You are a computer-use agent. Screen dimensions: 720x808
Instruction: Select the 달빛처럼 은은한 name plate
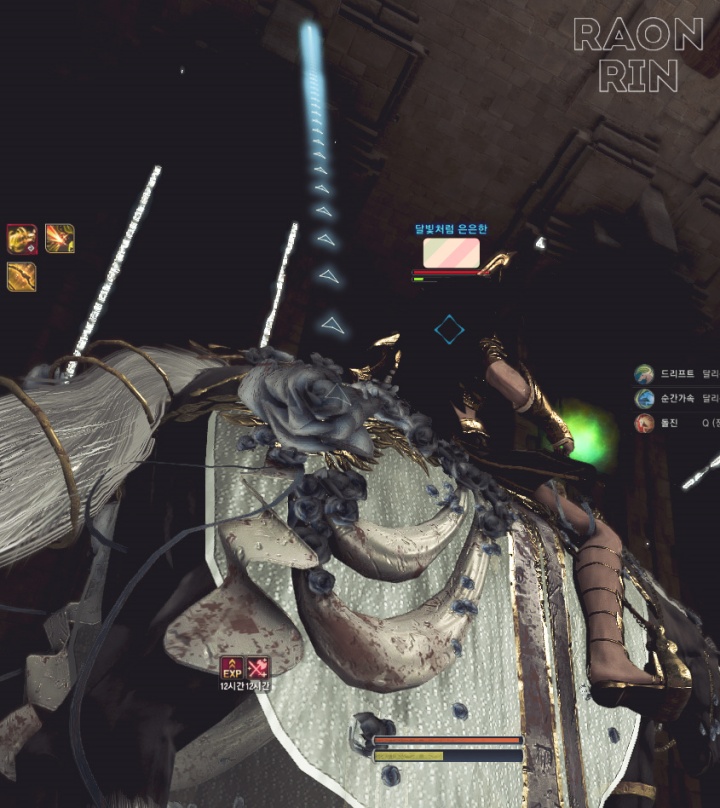(x=451, y=229)
